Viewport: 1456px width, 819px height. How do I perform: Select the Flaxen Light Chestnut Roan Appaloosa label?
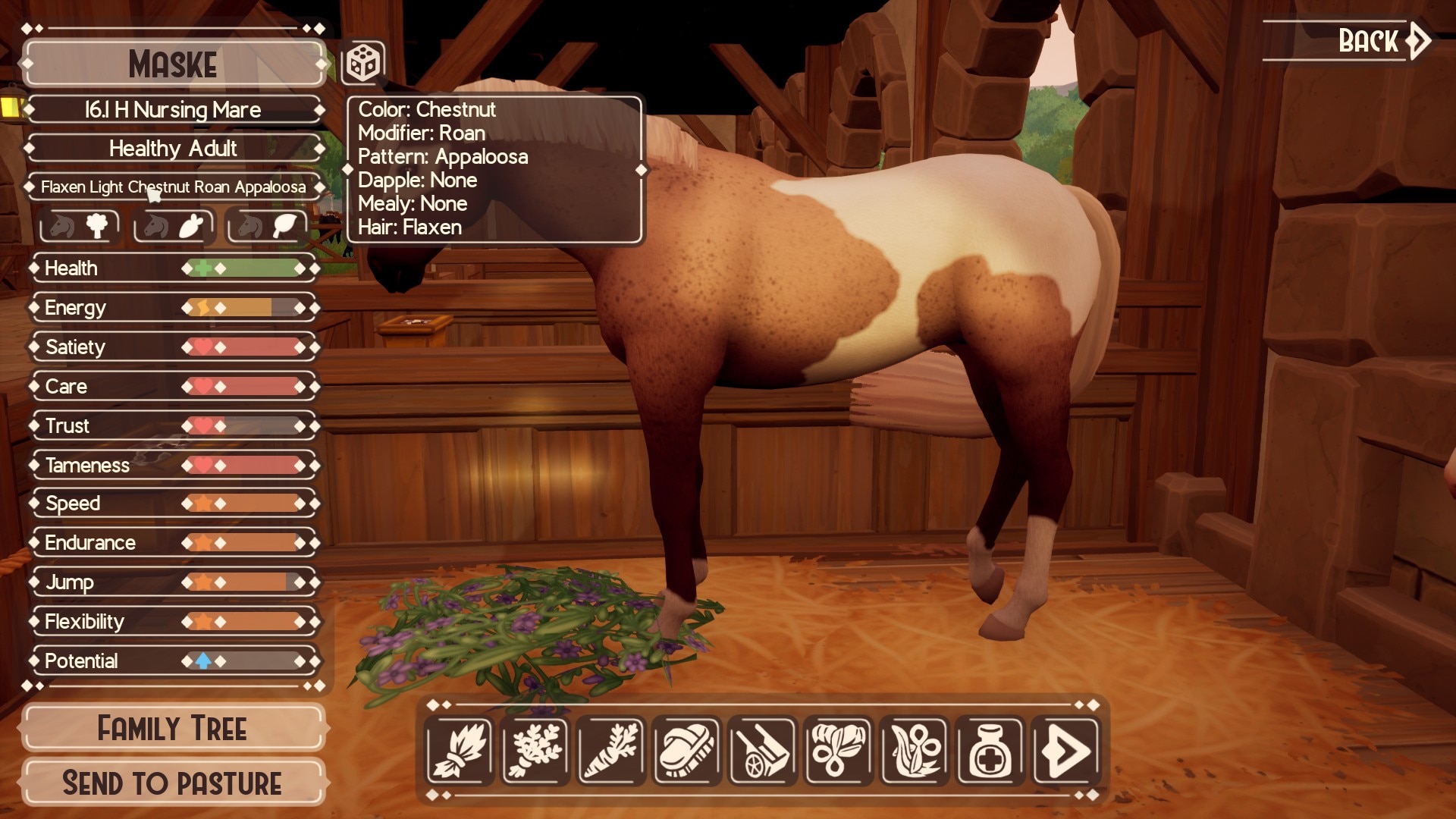pos(173,187)
